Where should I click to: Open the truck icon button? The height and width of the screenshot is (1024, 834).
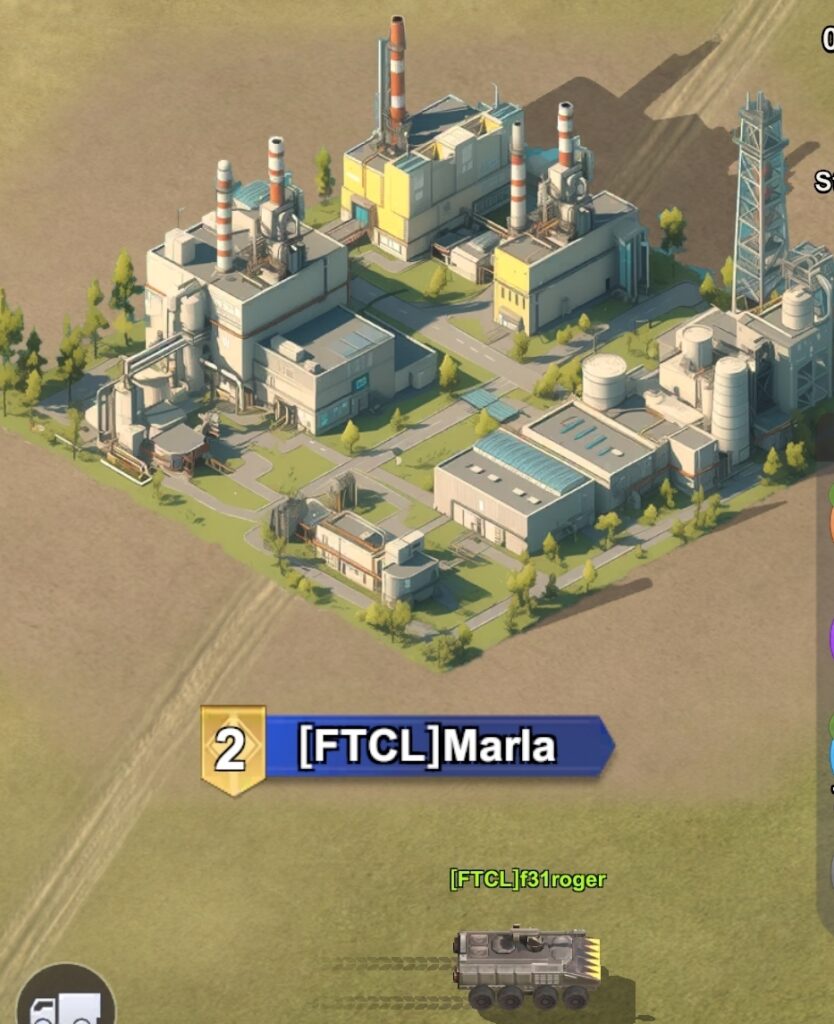click(65, 1000)
